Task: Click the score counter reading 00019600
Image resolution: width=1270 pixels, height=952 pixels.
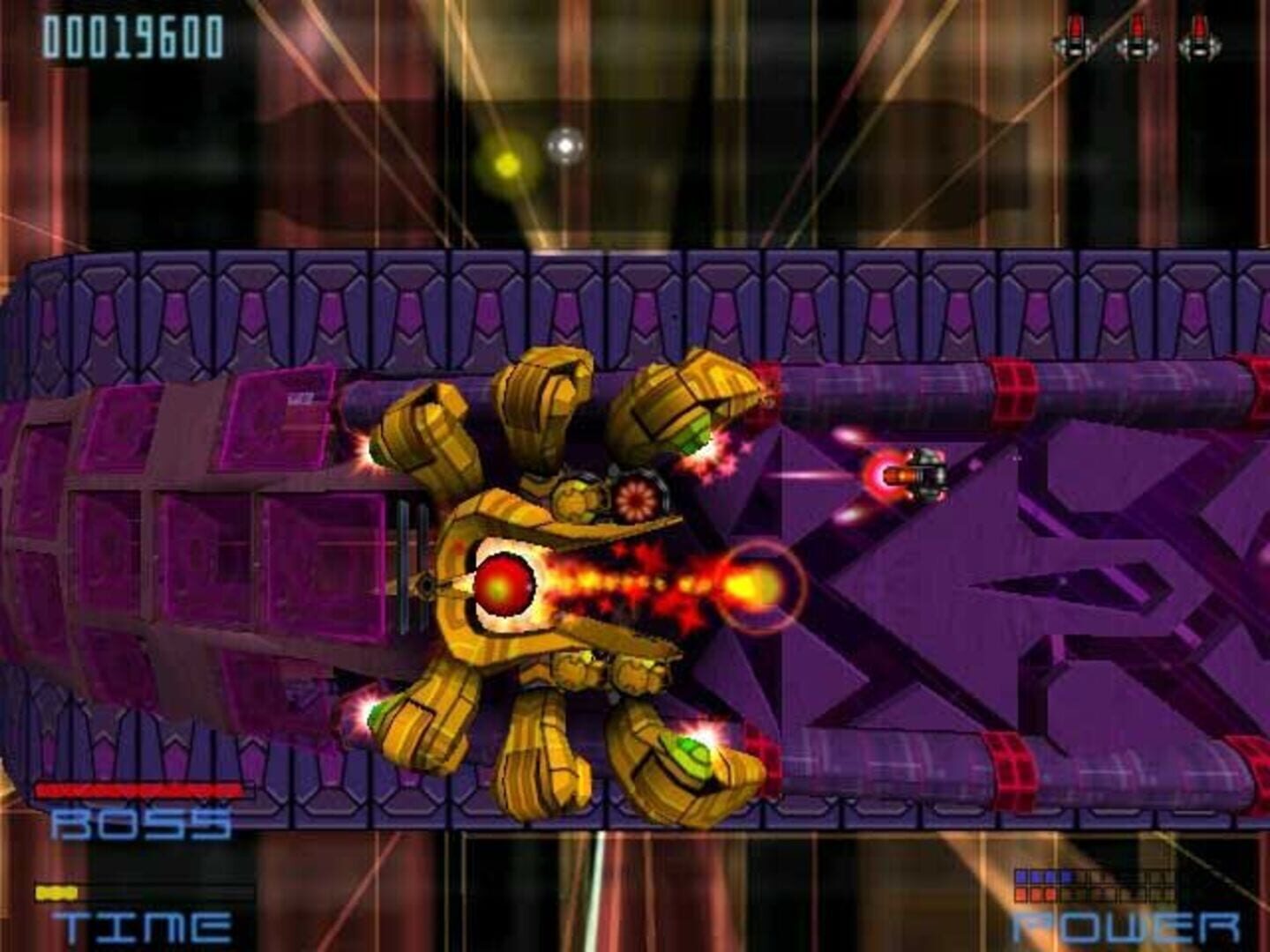Action: [x=132, y=37]
